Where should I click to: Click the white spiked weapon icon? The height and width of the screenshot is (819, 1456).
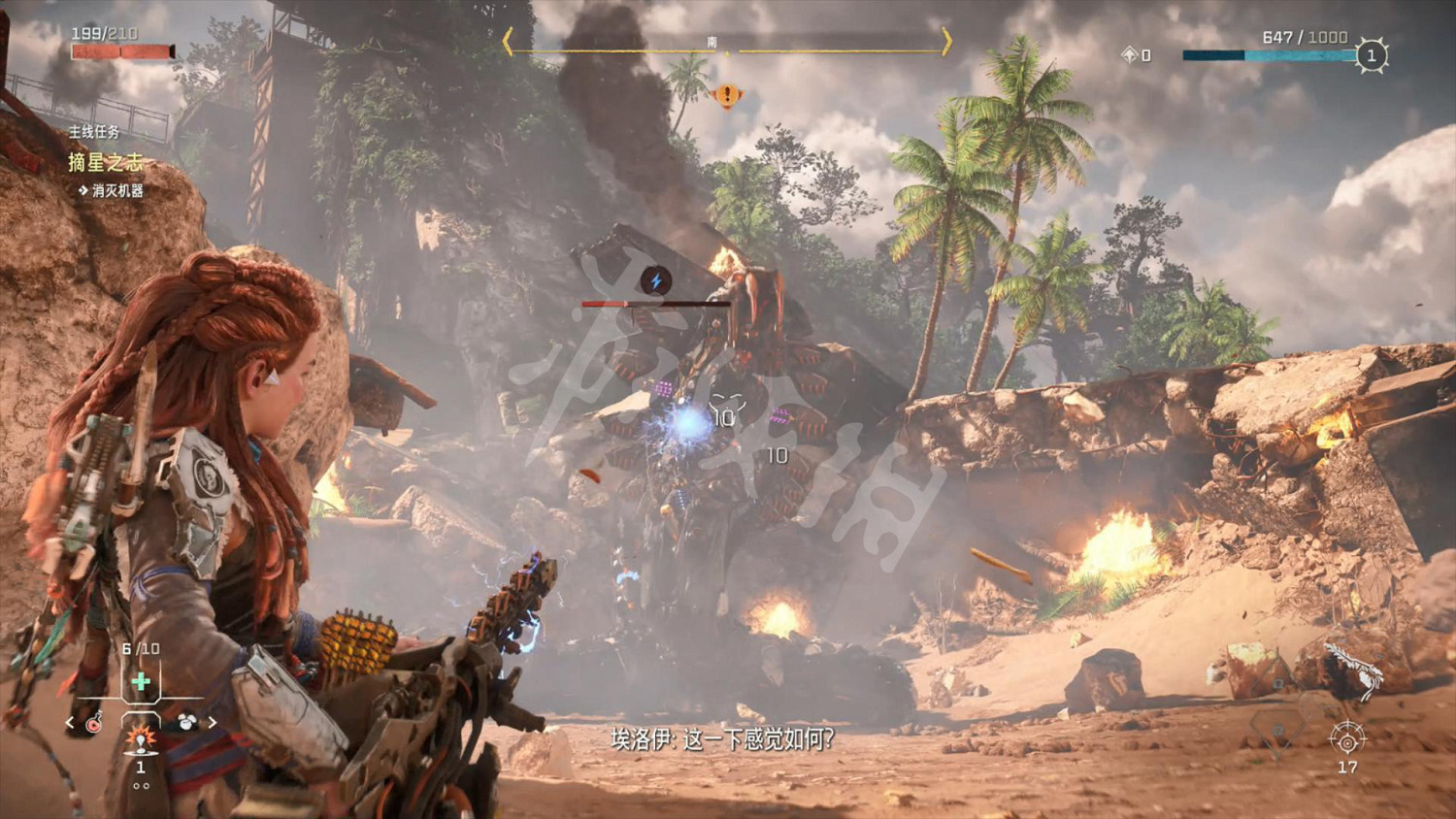[1356, 668]
